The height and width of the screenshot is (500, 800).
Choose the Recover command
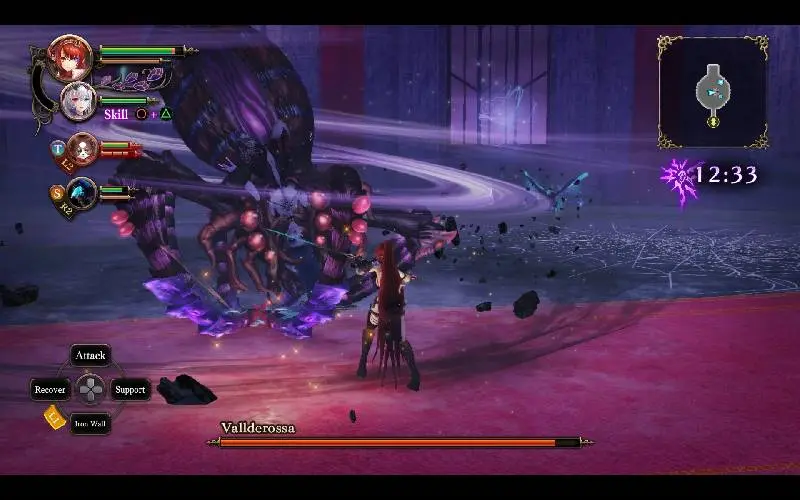[x=50, y=390]
